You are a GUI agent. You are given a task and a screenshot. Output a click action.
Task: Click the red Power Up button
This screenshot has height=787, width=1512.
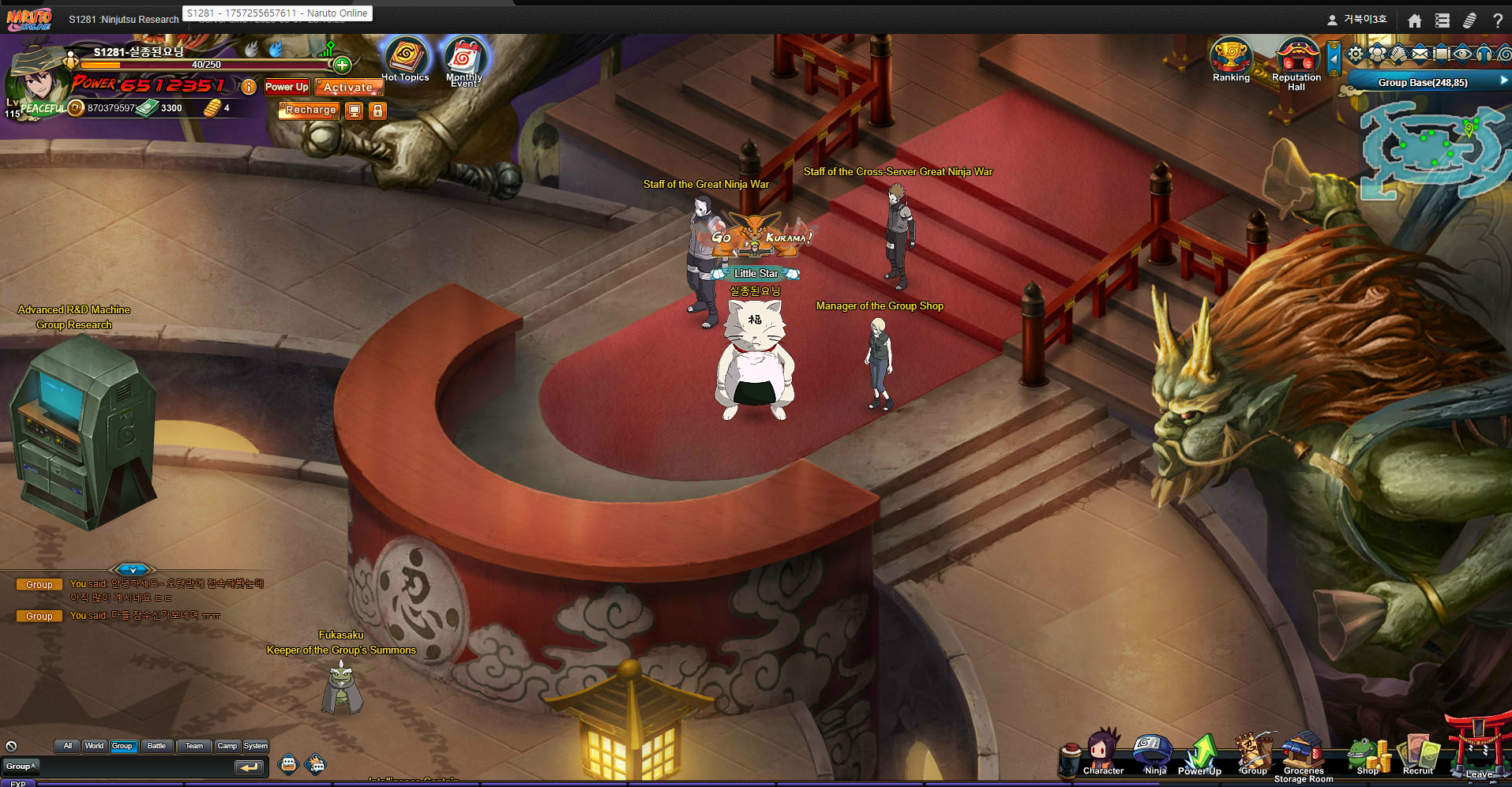(x=287, y=87)
